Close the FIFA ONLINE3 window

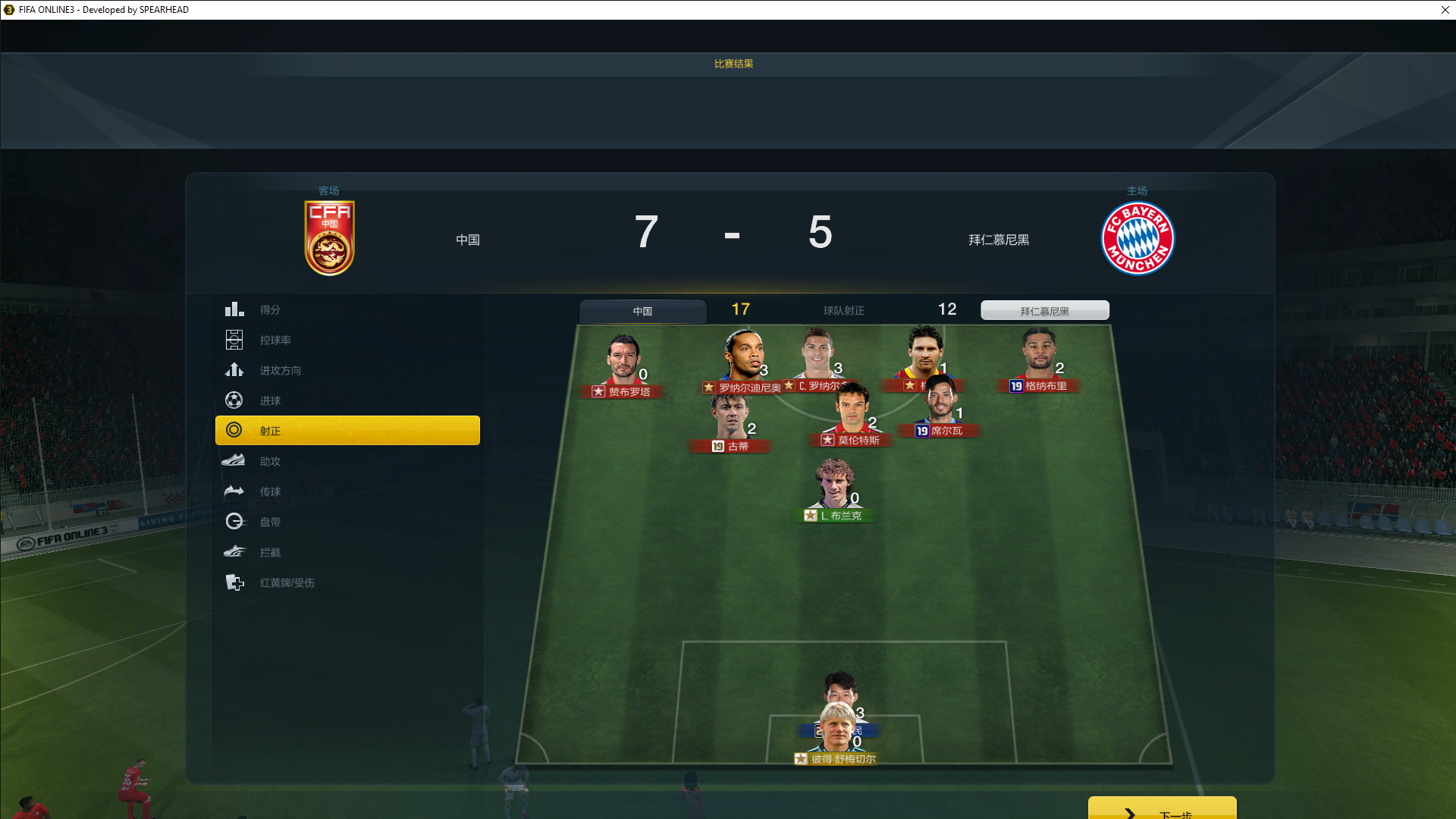1445,10
